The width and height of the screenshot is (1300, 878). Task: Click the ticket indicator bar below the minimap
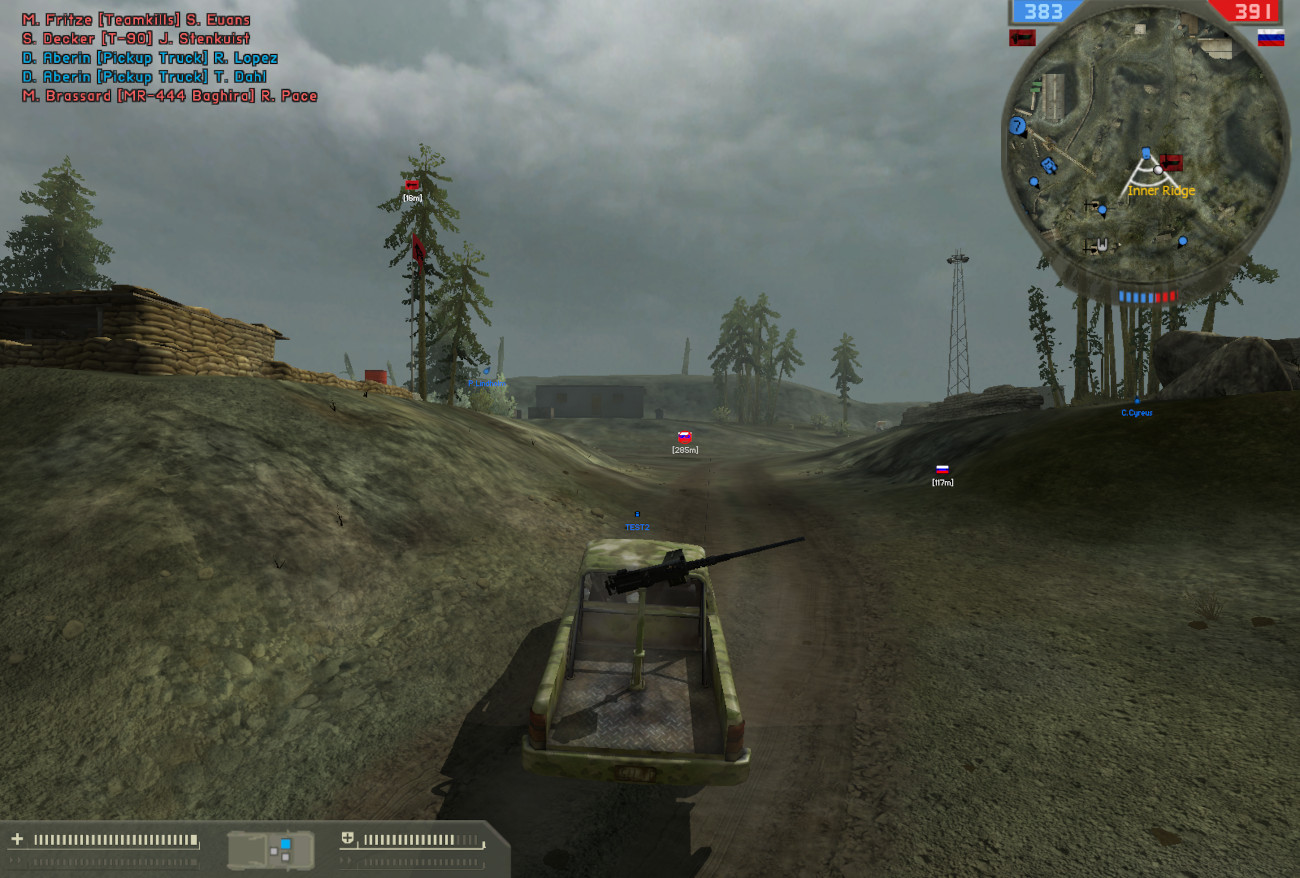click(x=1148, y=295)
